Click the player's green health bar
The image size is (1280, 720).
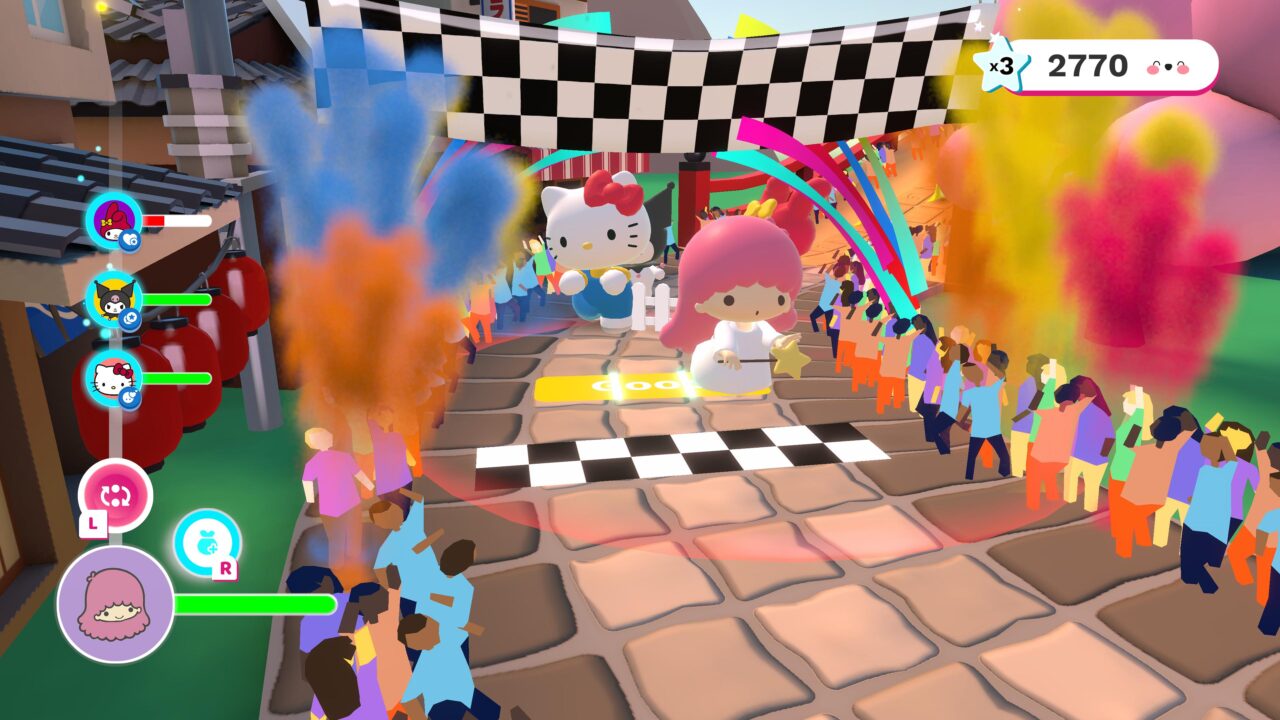(255, 603)
